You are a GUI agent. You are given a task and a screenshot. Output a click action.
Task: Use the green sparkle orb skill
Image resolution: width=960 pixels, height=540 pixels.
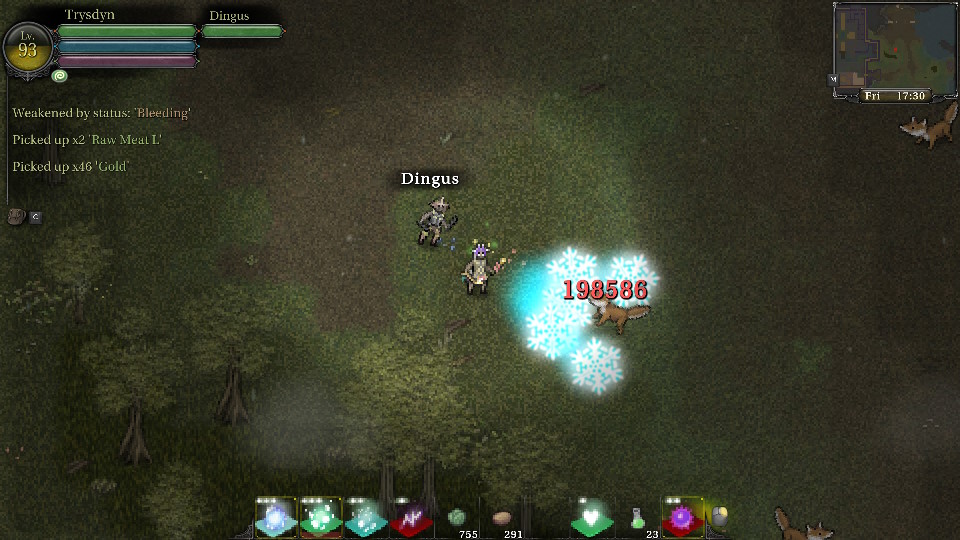point(320,518)
